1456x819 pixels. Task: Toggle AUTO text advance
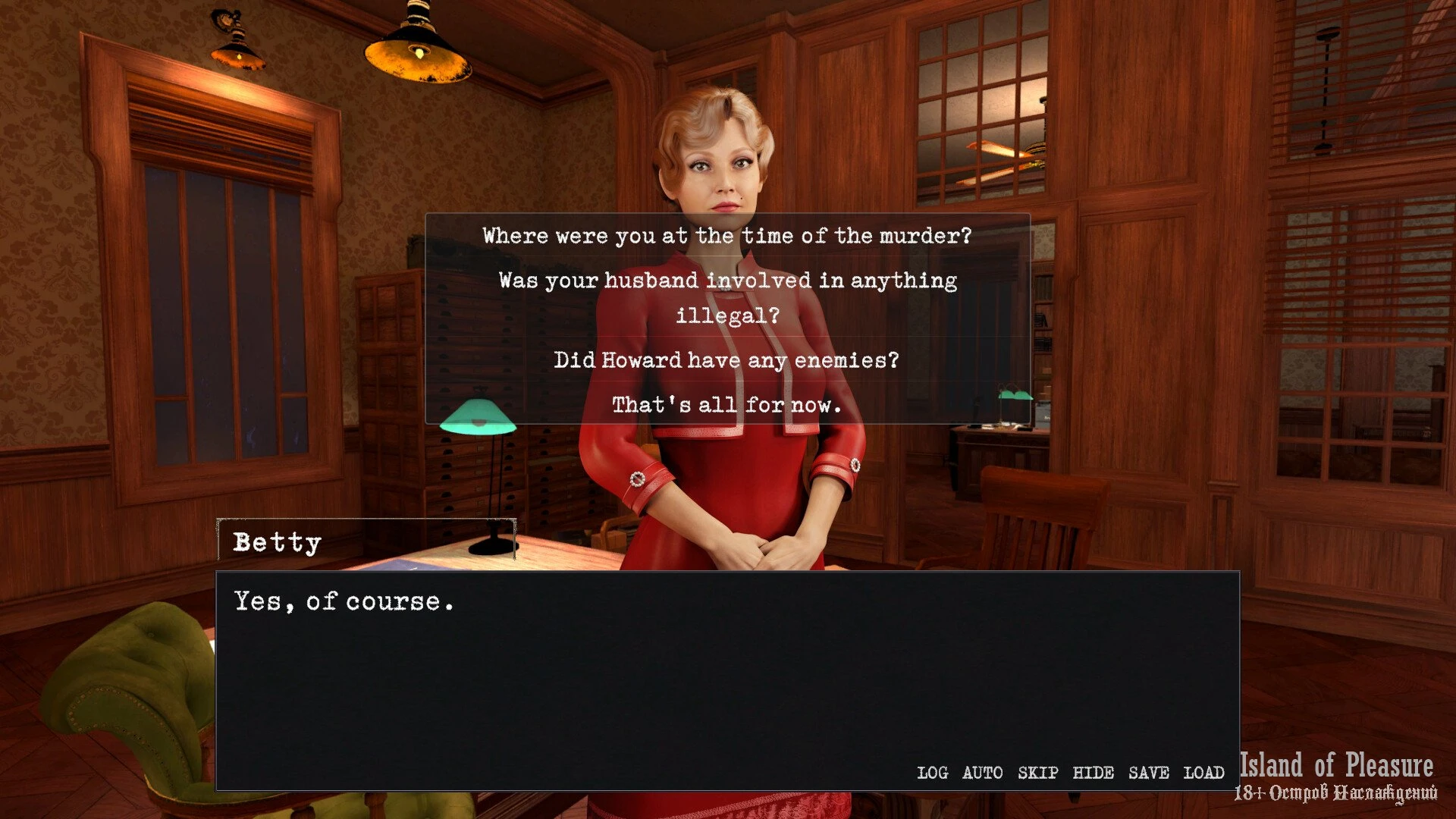click(x=982, y=773)
